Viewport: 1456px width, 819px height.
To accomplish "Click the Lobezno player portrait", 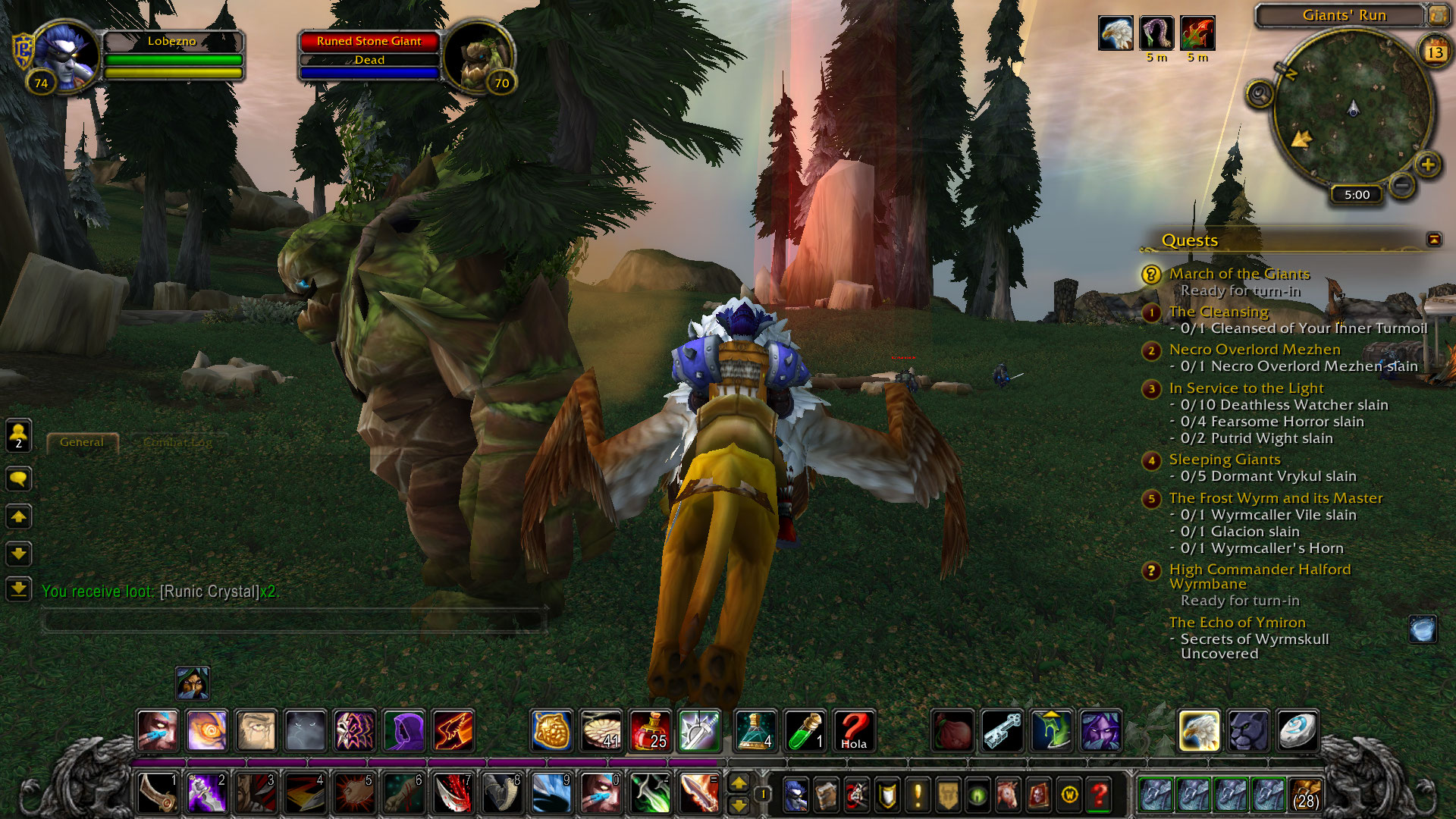I will tap(67, 56).
